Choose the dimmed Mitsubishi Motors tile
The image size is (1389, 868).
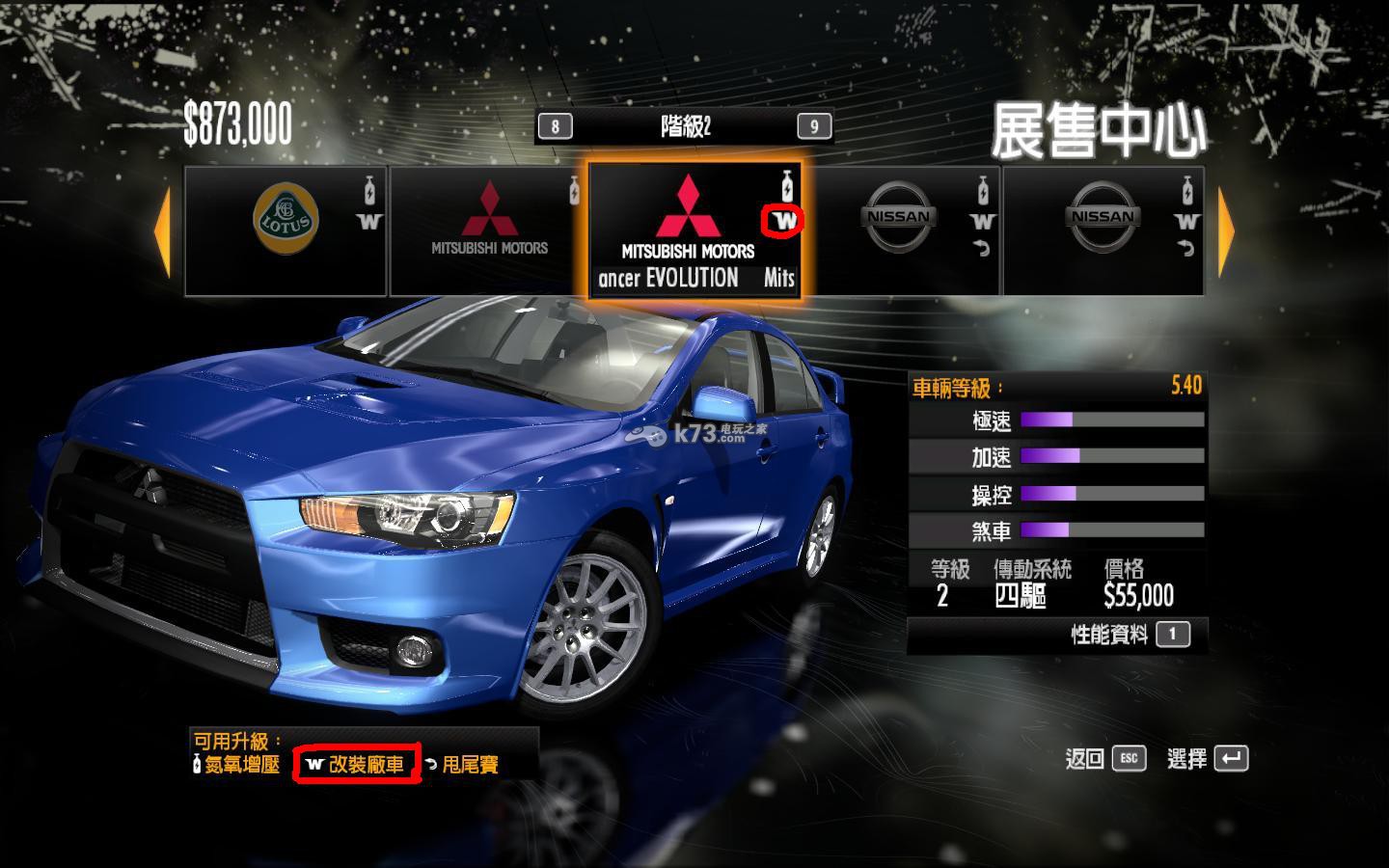[x=489, y=231]
